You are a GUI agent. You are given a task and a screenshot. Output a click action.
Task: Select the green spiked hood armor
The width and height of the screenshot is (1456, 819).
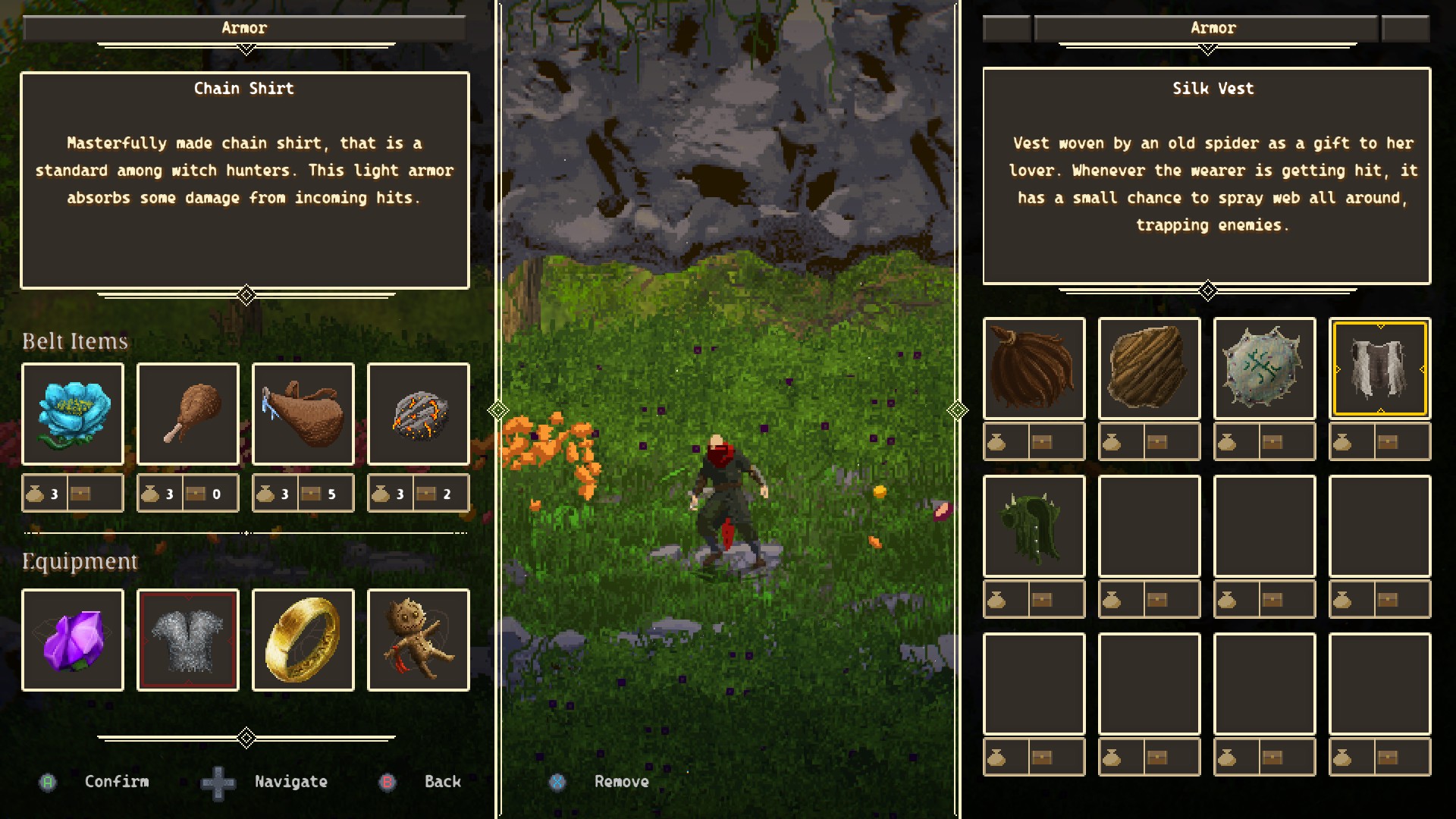pyautogui.click(x=1034, y=526)
